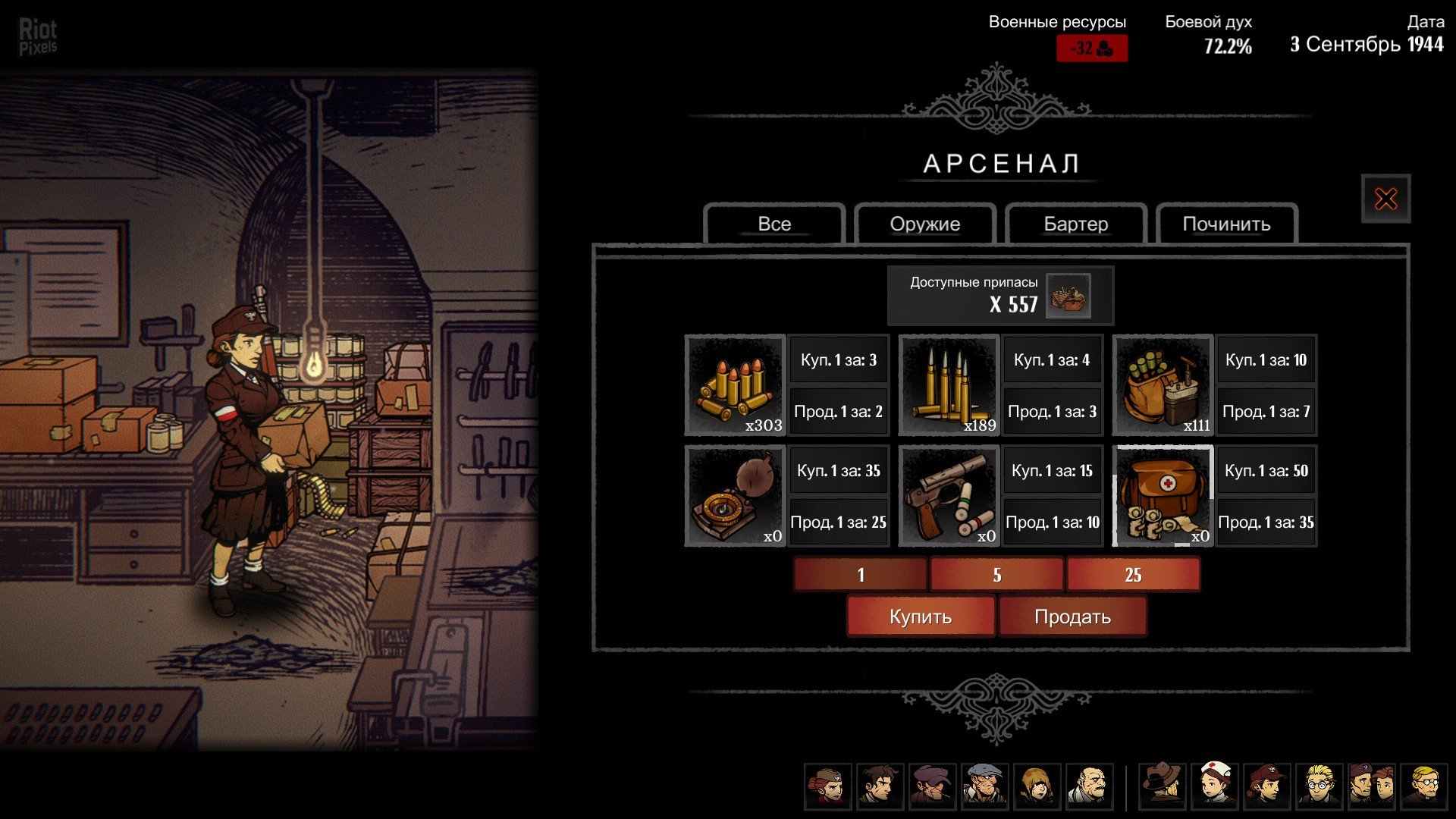Pick the compass item slot
1456x819 pixels.
[735, 496]
